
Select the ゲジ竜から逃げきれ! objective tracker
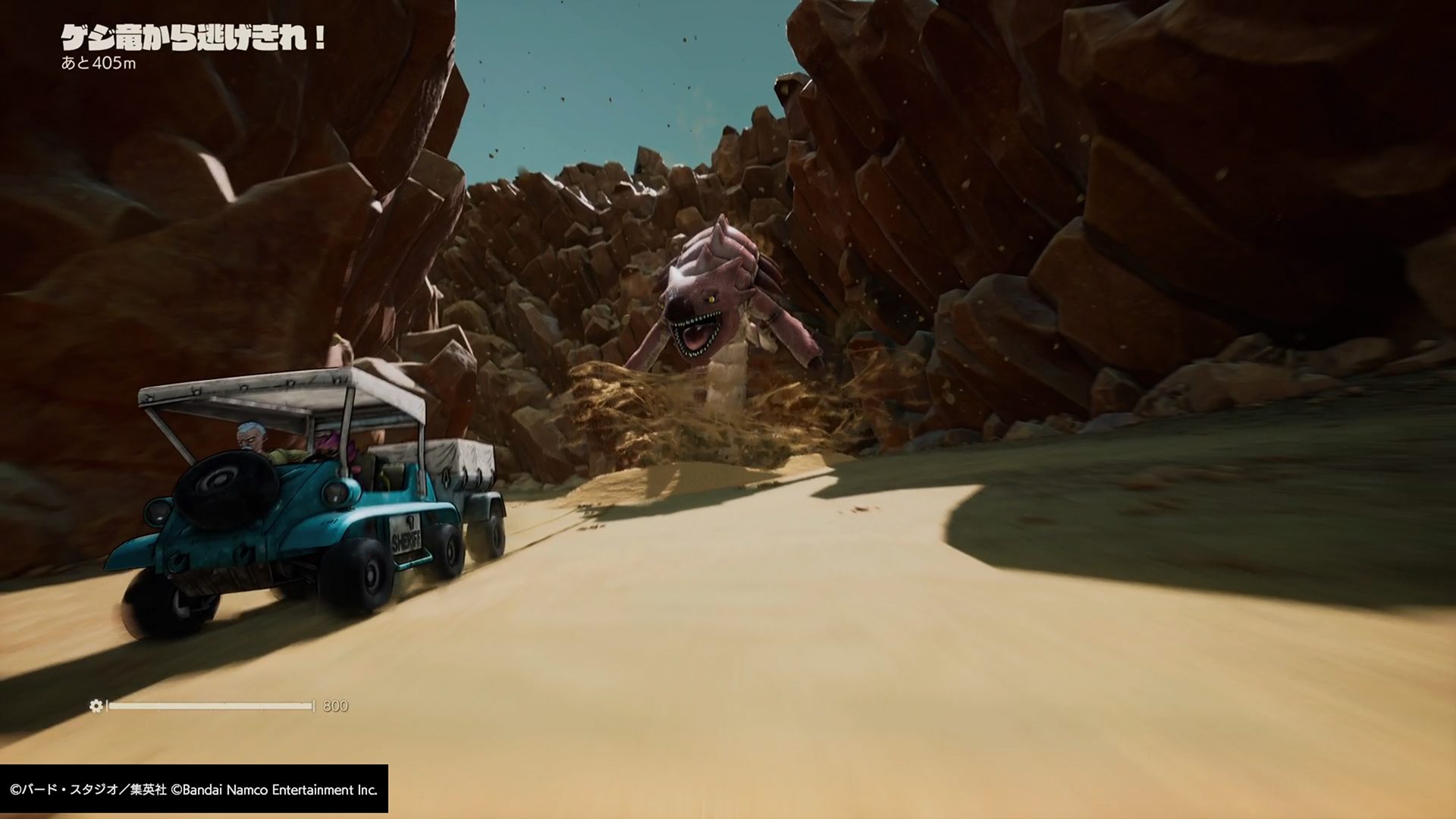[x=193, y=39]
